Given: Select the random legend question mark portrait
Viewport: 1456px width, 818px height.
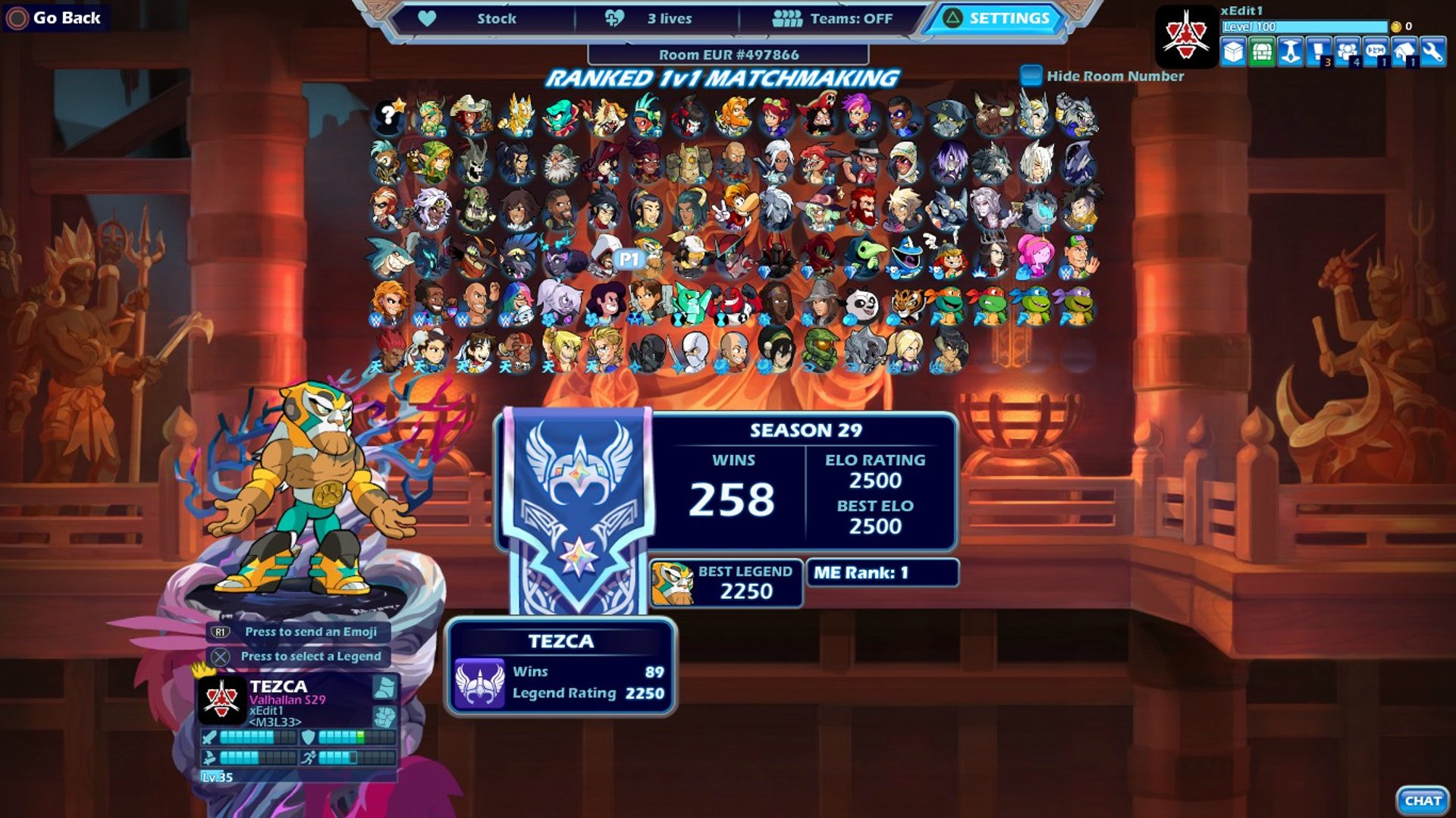Looking at the screenshot, I should point(387,115).
